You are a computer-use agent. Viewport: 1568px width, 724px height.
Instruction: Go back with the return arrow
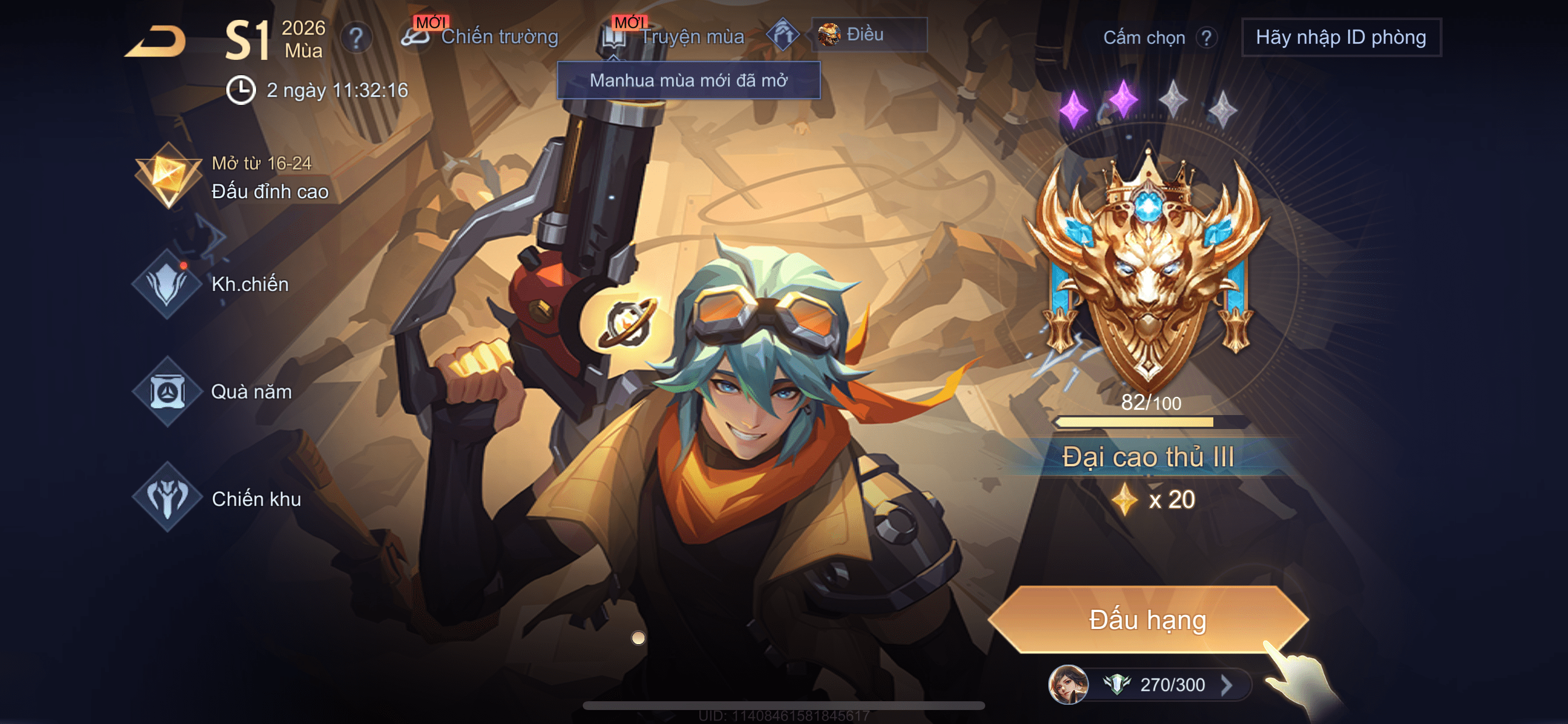156,42
